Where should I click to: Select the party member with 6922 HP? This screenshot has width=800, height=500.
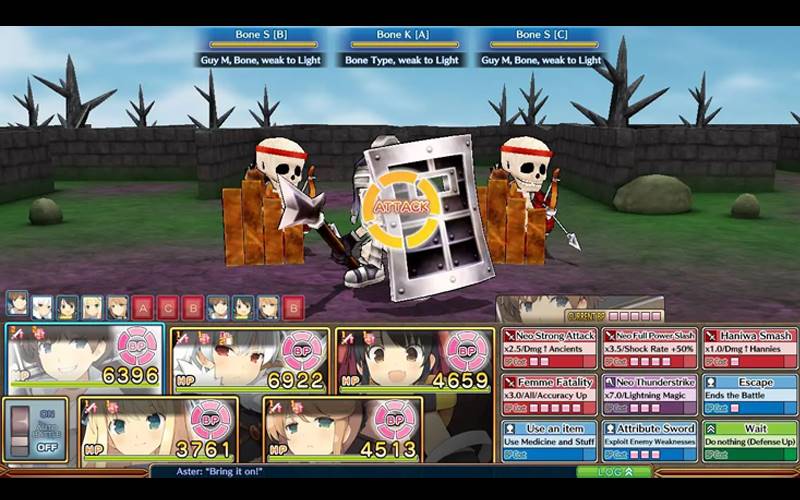(x=250, y=359)
